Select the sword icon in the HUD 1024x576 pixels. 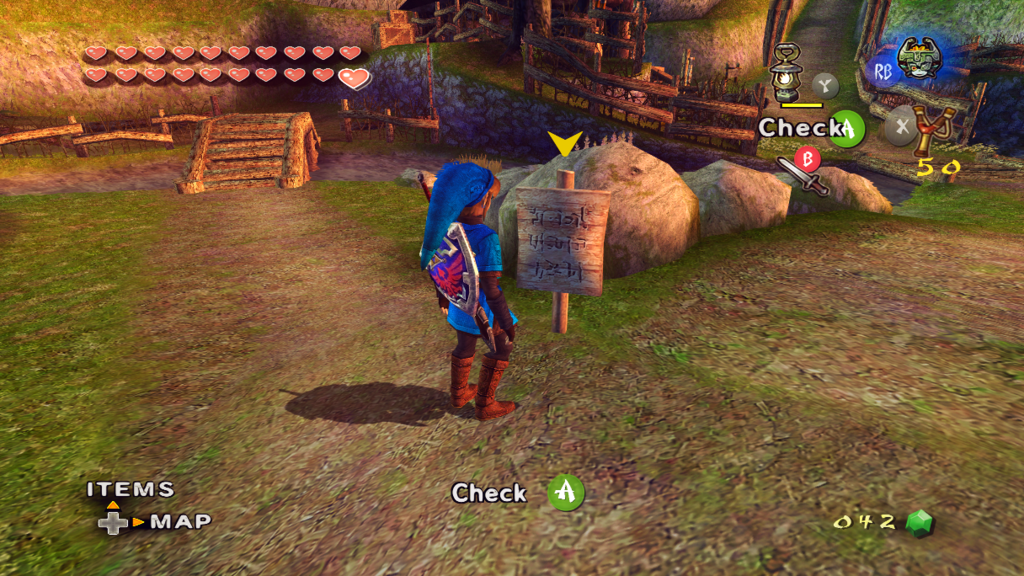click(x=801, y=177)
